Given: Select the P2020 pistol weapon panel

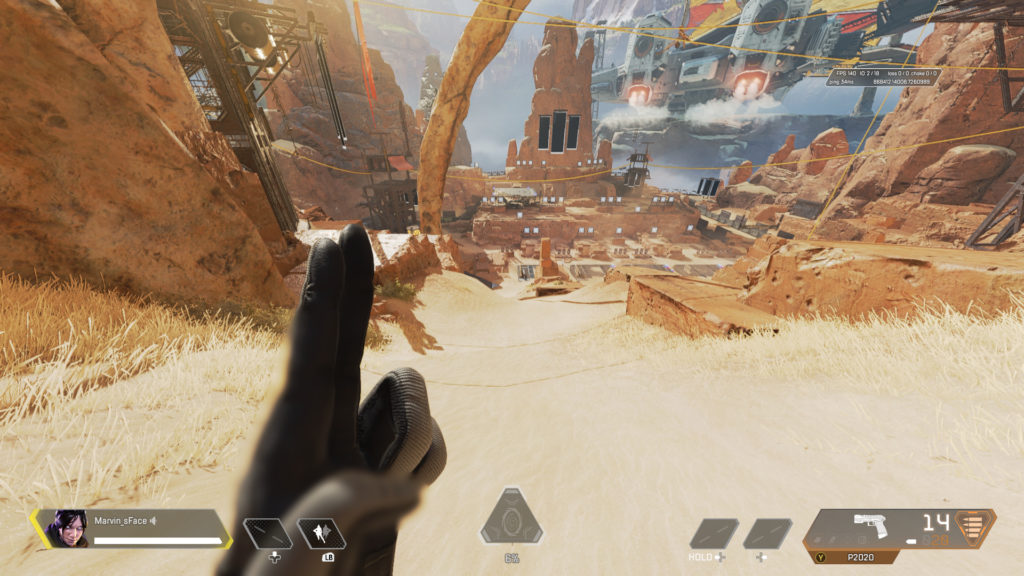Looking at the screenshot, I should pyautogui.click(x=880, y=528).
